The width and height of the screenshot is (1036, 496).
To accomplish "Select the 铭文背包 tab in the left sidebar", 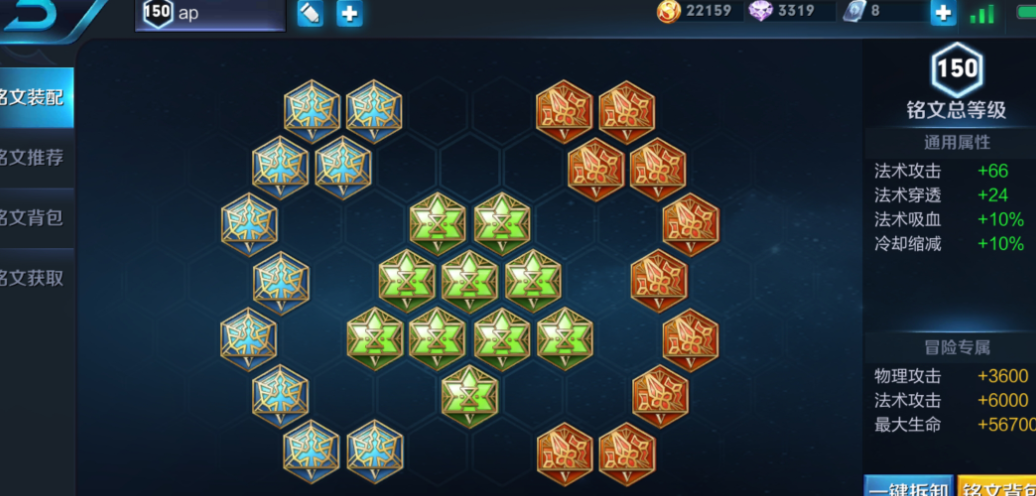I will point(36,218).
